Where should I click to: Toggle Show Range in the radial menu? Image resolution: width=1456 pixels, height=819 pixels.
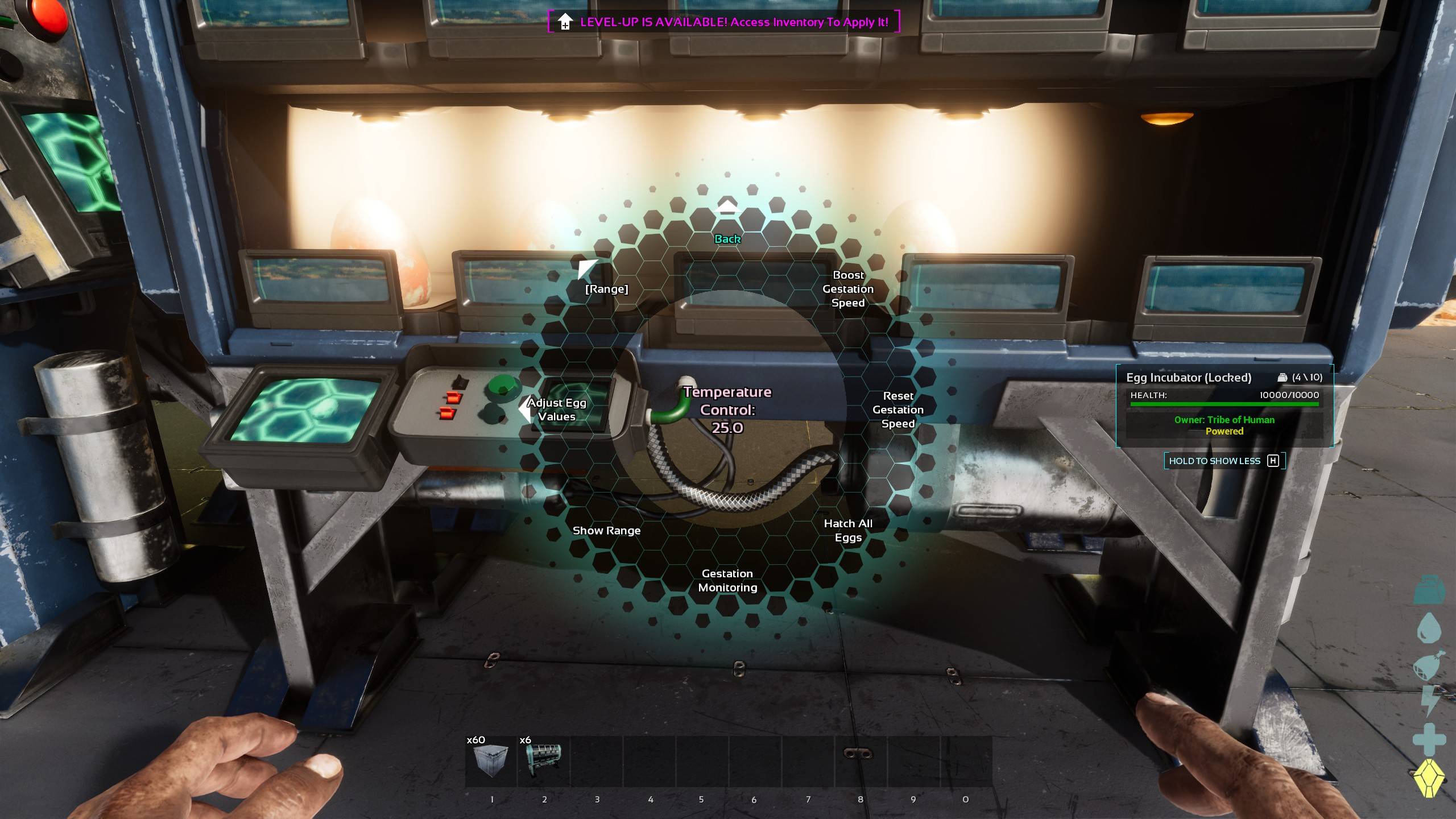606,530
